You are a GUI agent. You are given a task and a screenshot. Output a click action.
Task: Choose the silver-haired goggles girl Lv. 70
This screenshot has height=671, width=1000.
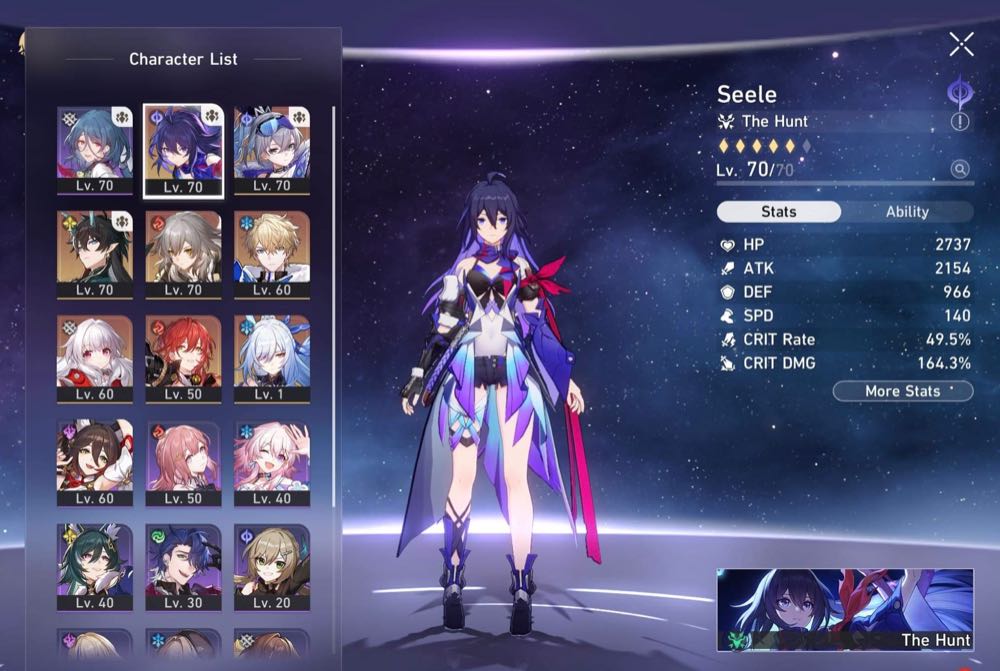[272, 150]
